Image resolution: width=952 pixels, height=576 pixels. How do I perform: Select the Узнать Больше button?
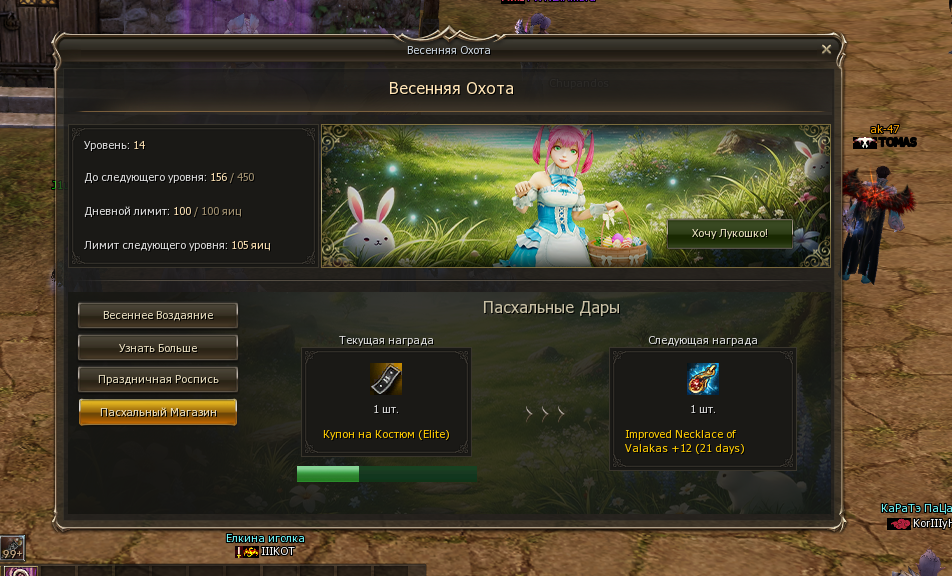coord(158,348)
